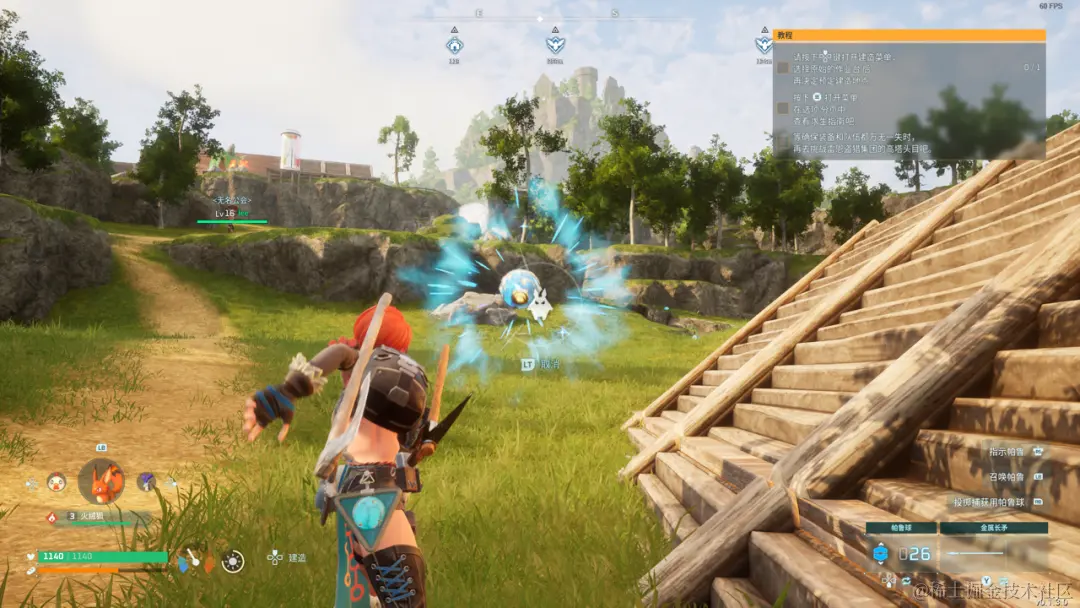1080x608 pixels.
Task: Select the chicken pal portrait
Action: click(x=57, y=482)
